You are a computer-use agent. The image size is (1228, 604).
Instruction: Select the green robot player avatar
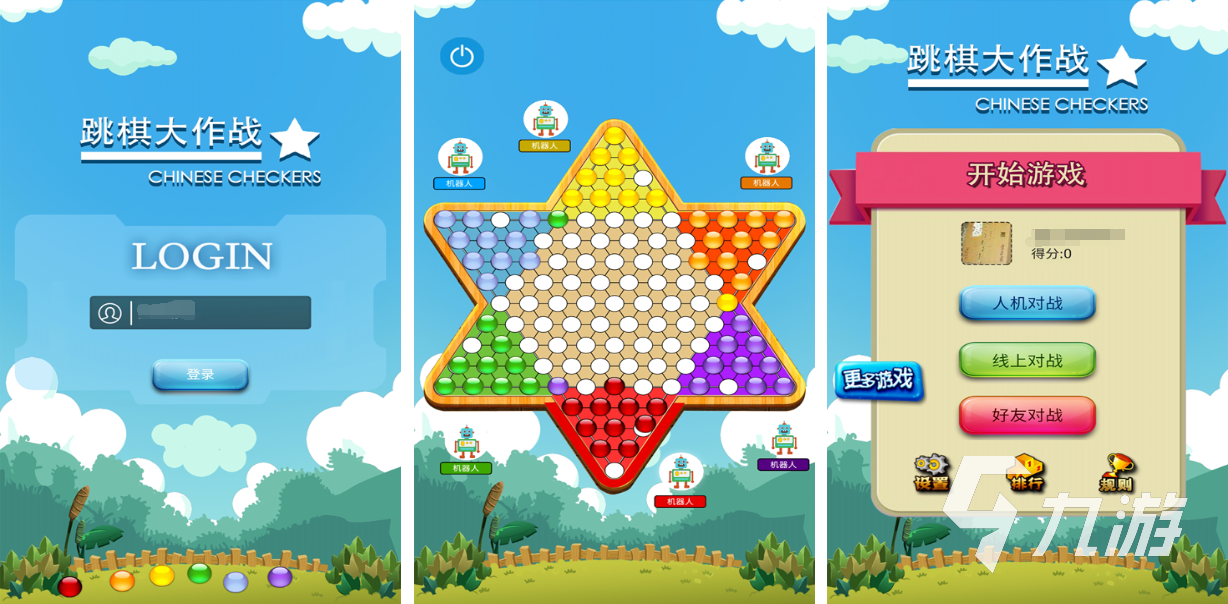click(x=466, y=443)
